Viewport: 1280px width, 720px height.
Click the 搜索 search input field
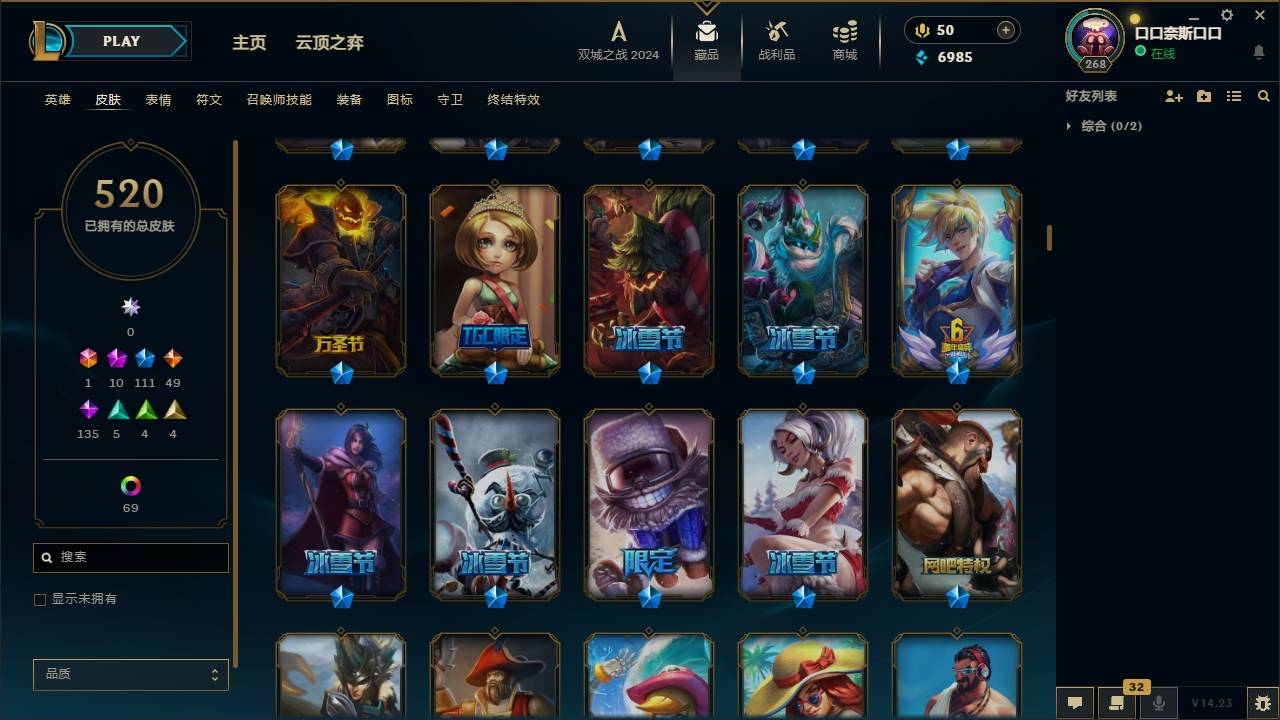click(x=130, y=557)
